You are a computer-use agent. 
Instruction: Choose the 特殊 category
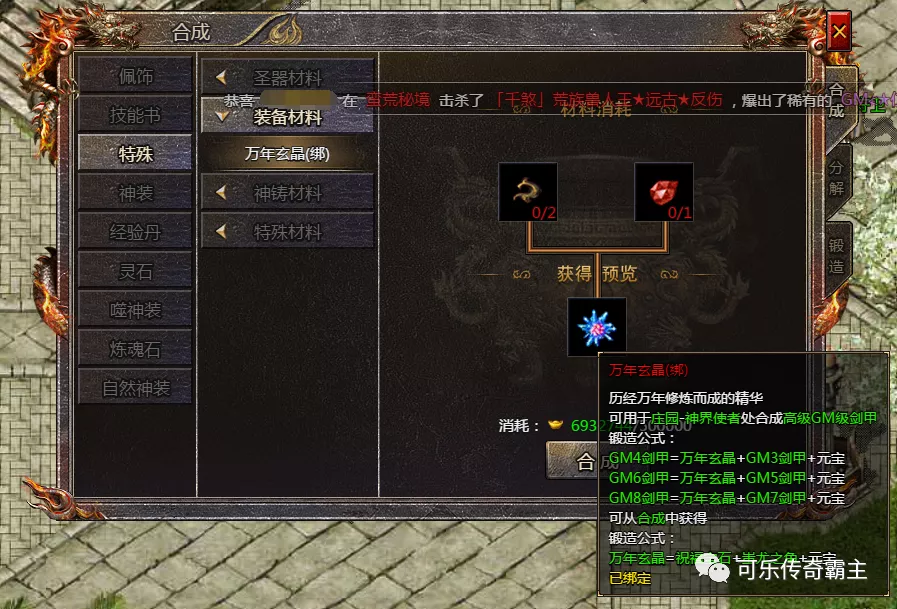pyautogui.click(x=135, y=153)
